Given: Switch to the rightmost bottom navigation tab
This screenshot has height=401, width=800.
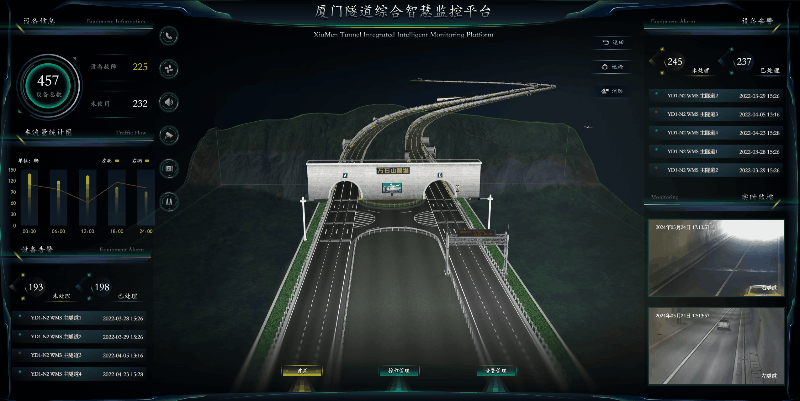Looking at the screenshot, I should (x=497, y=371).
